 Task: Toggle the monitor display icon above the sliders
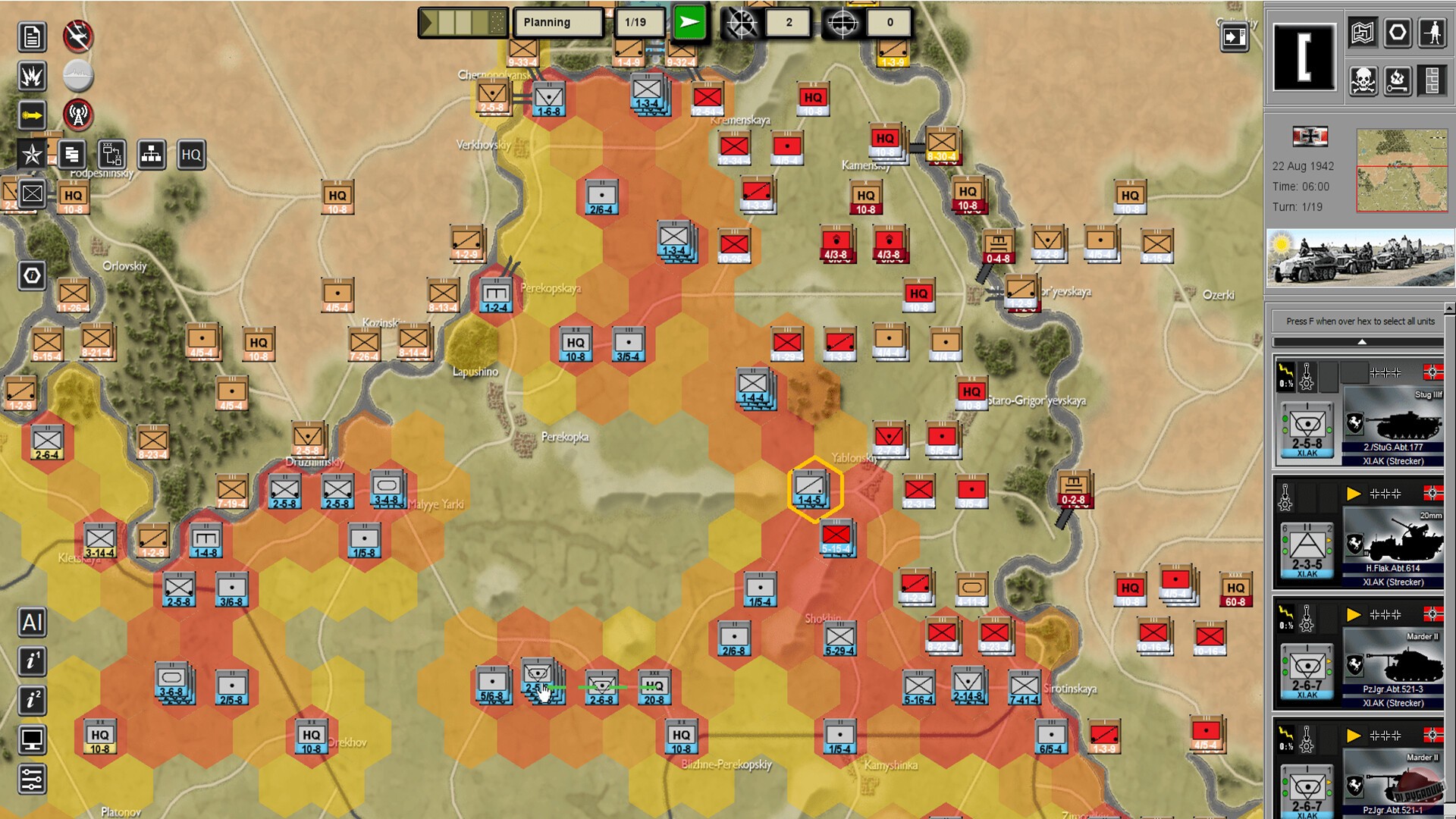pos(30,739)
